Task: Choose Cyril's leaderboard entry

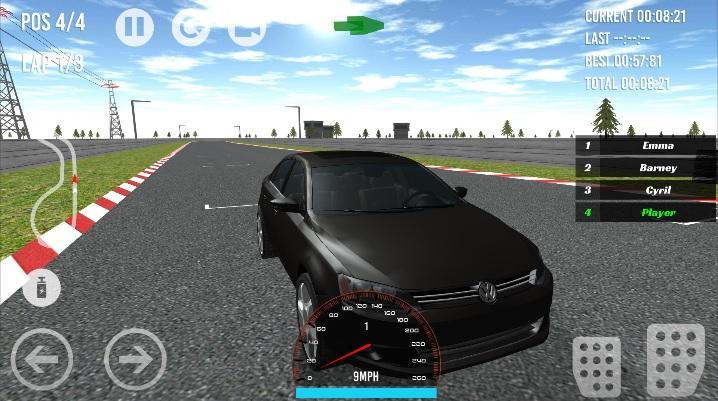Action: (x=646, y=190)
